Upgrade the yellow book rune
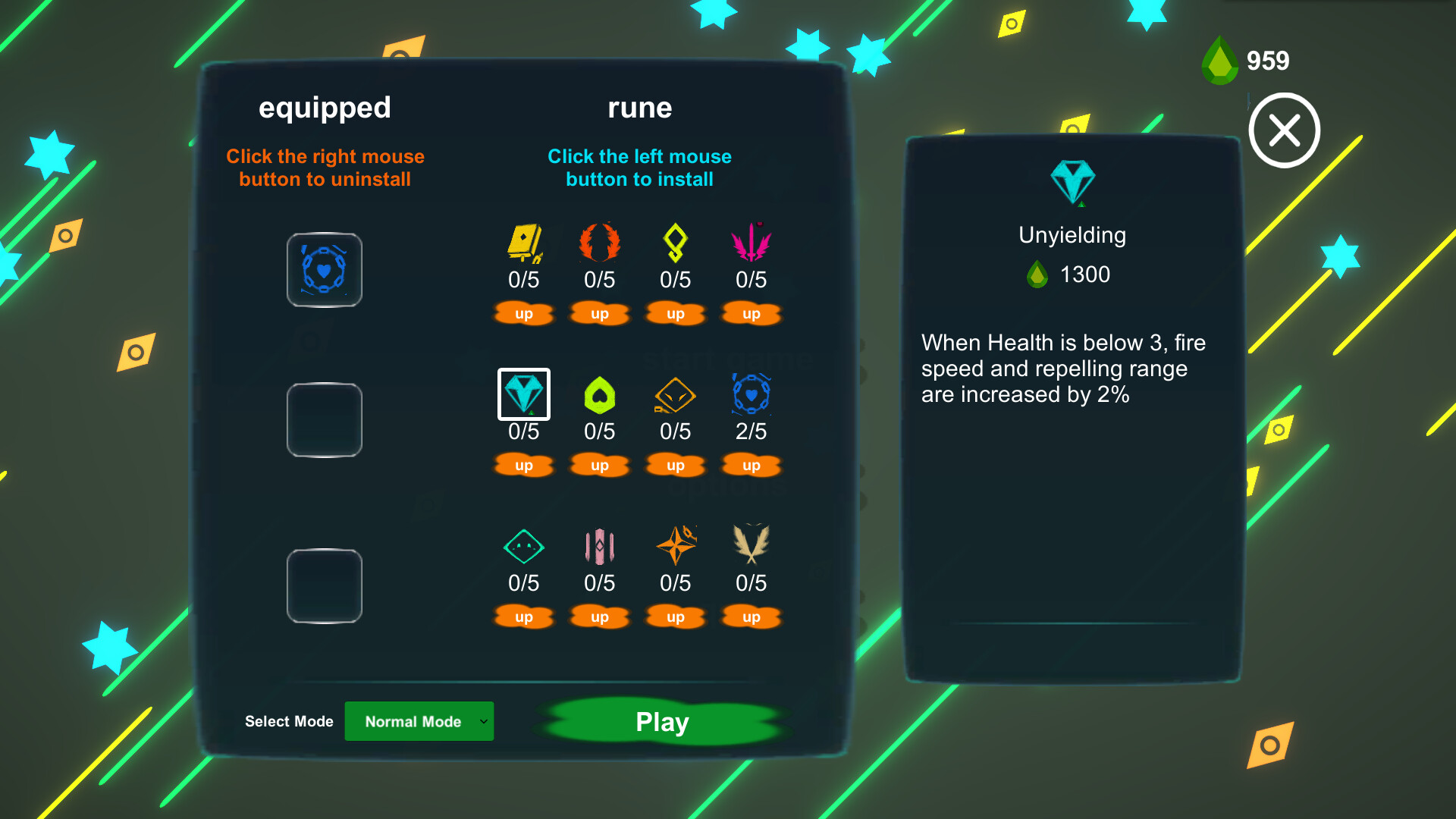The image size is (1456, 819). click(x=523, y=313)
